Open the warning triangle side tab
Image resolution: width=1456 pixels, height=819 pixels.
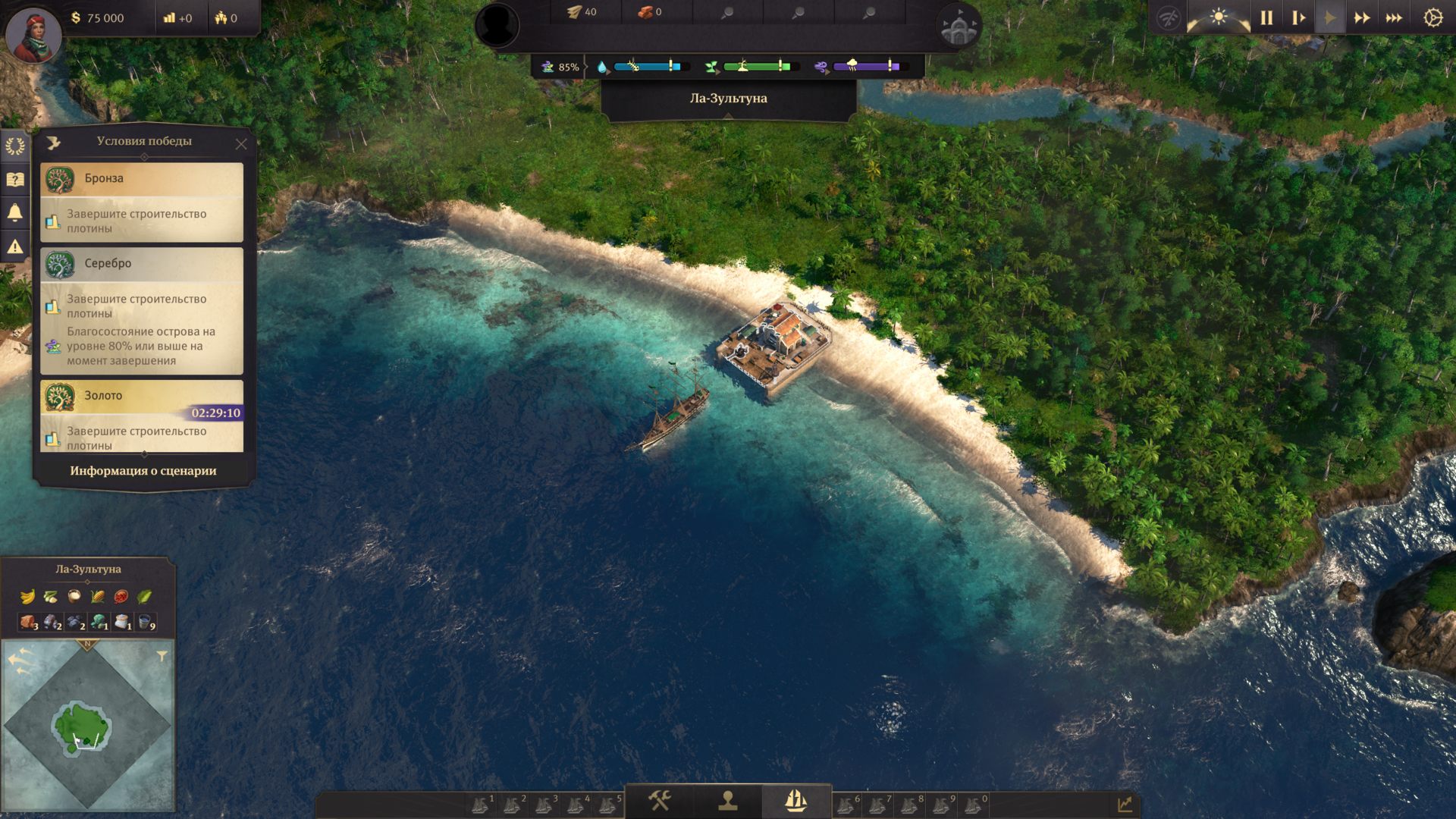[15, 246]
